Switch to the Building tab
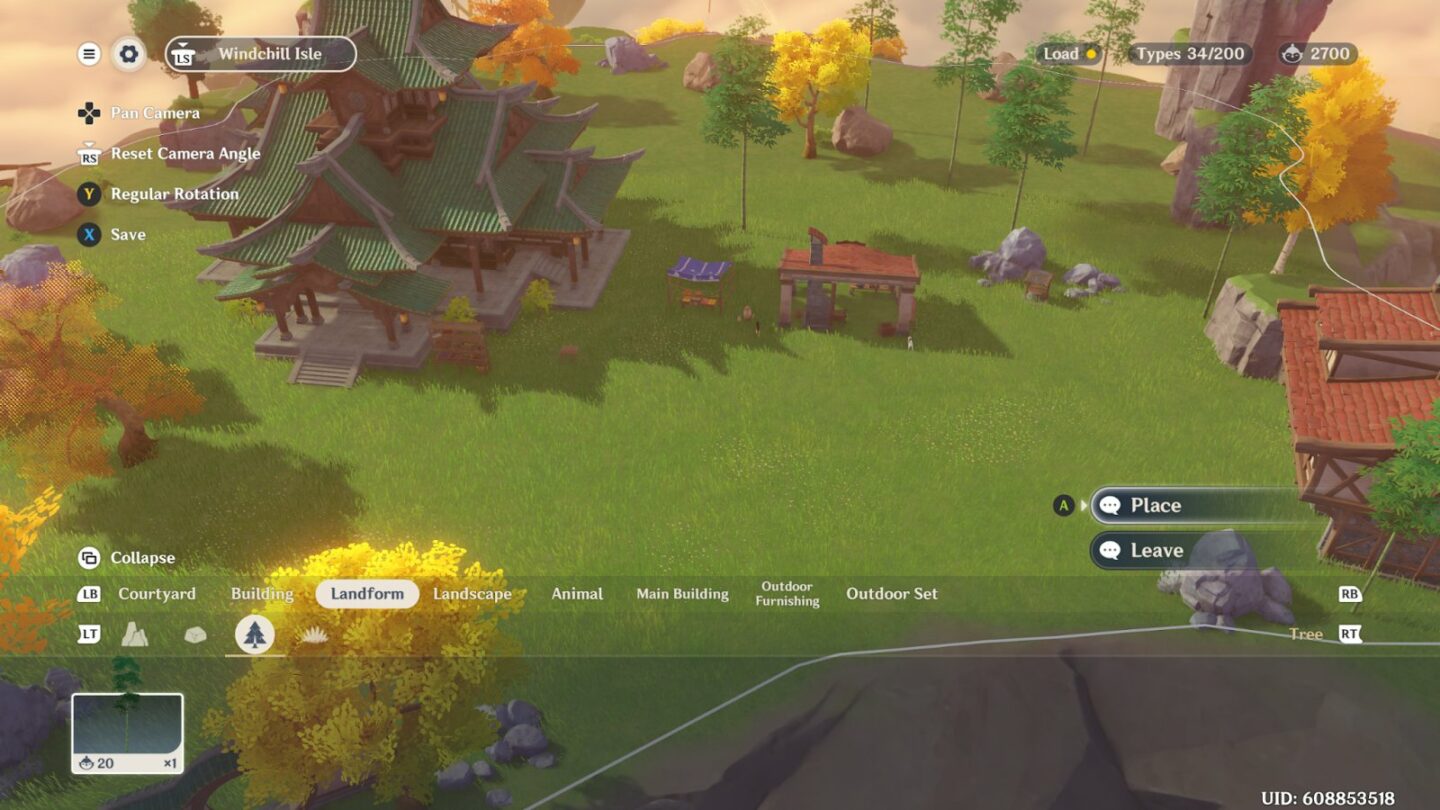1440x810 pixels. click(x=262, y=594)
